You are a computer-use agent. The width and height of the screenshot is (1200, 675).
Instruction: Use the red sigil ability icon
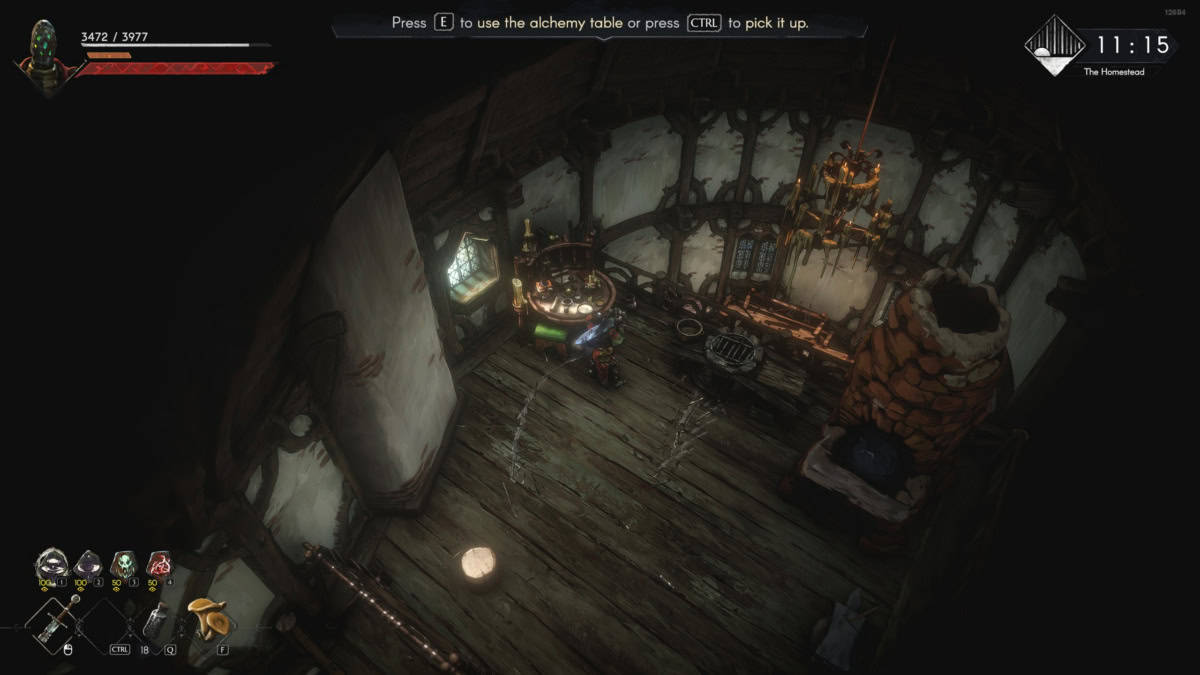coord(159,564)
